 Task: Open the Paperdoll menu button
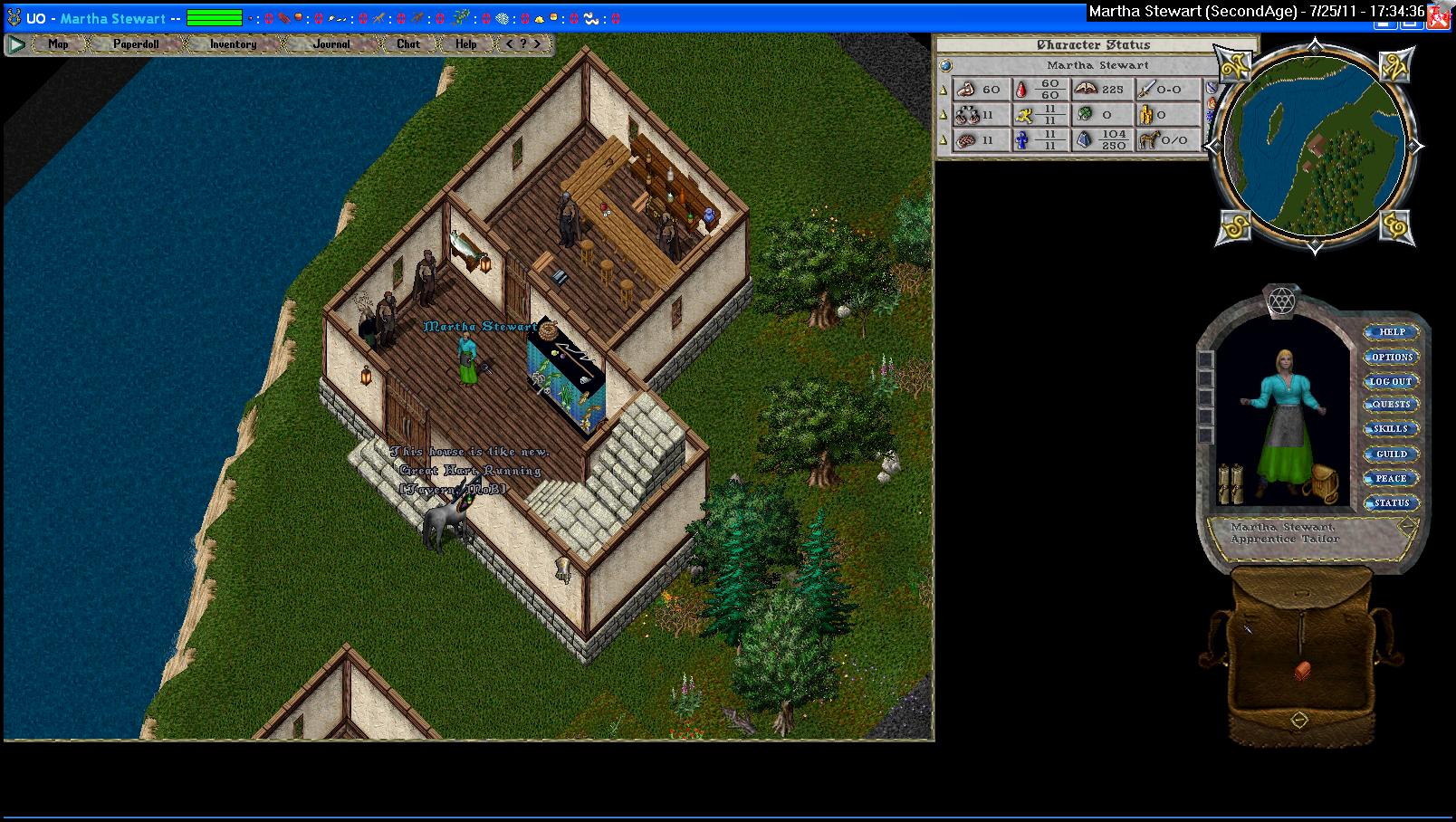point(136,43)
